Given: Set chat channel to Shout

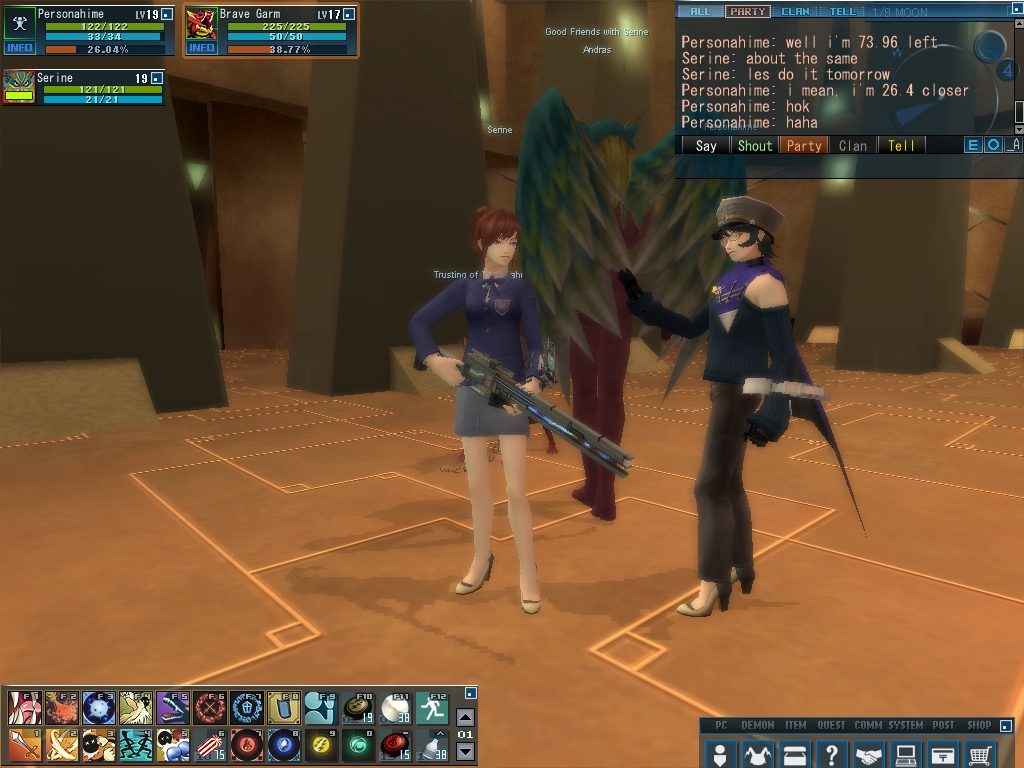Looking at the screenshot, I should tap(755, 145).
